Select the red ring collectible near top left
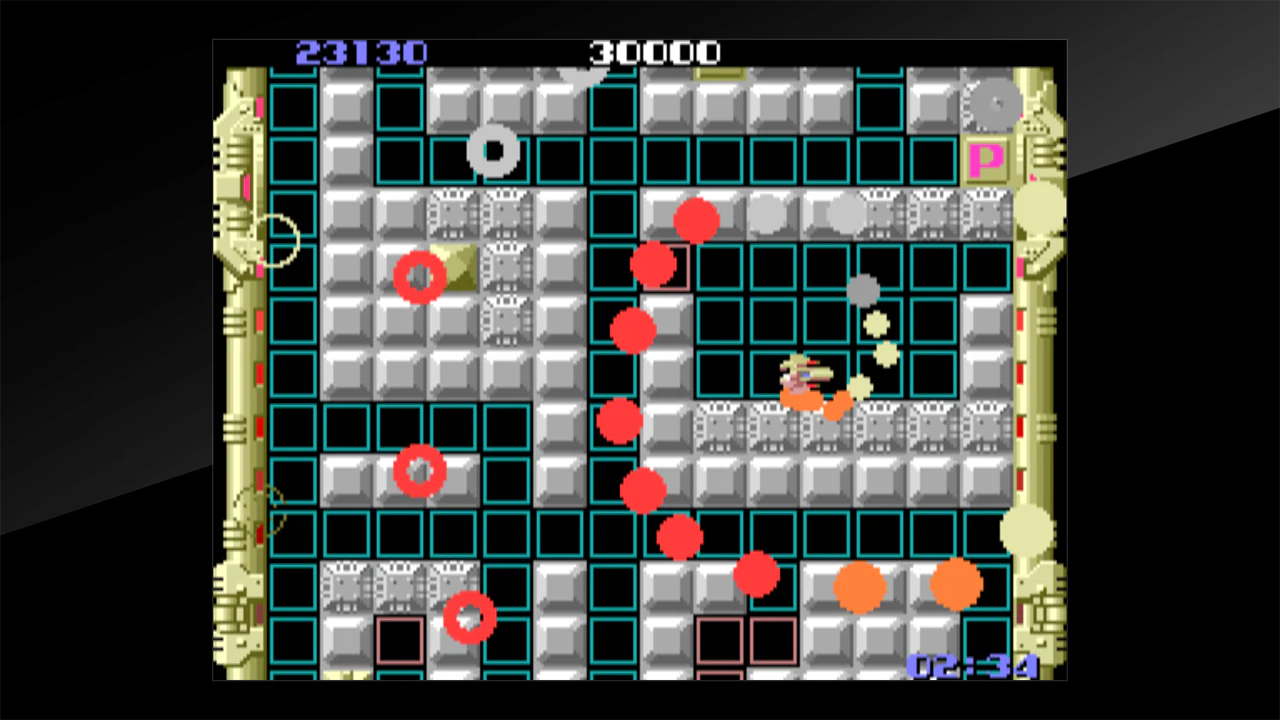This screenshot has height=720, width=1280. pos(420,276)
